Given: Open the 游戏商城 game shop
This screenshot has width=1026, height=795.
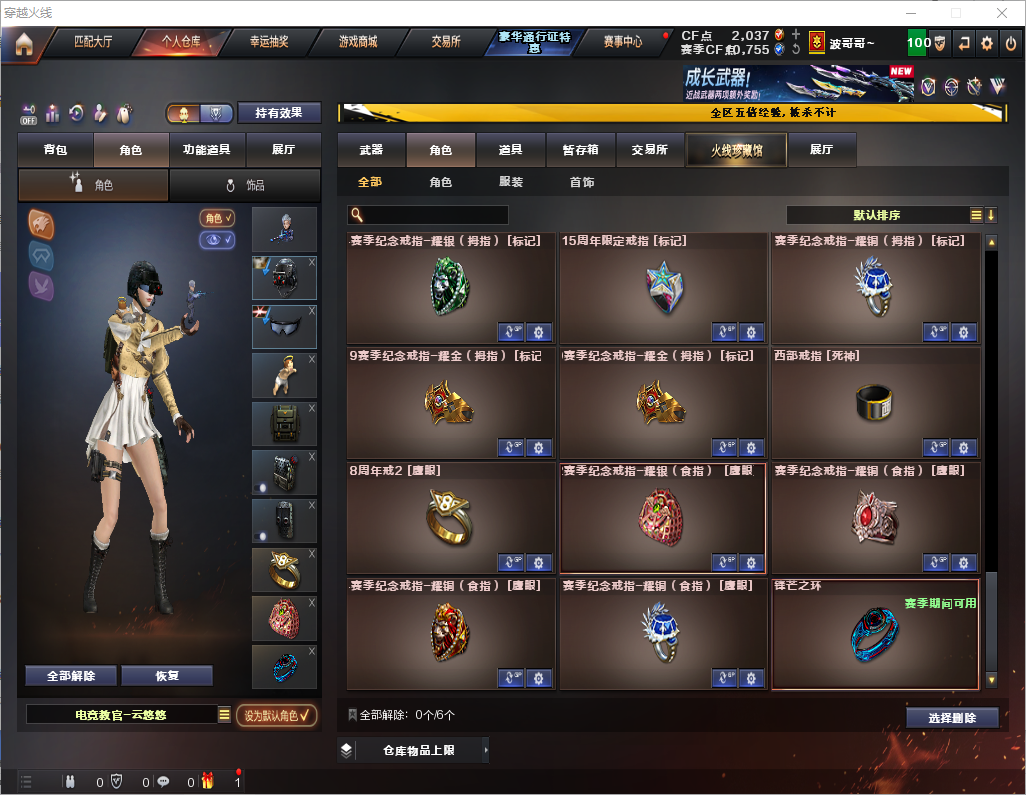Looking at the screenshot, I should (357, 42).
